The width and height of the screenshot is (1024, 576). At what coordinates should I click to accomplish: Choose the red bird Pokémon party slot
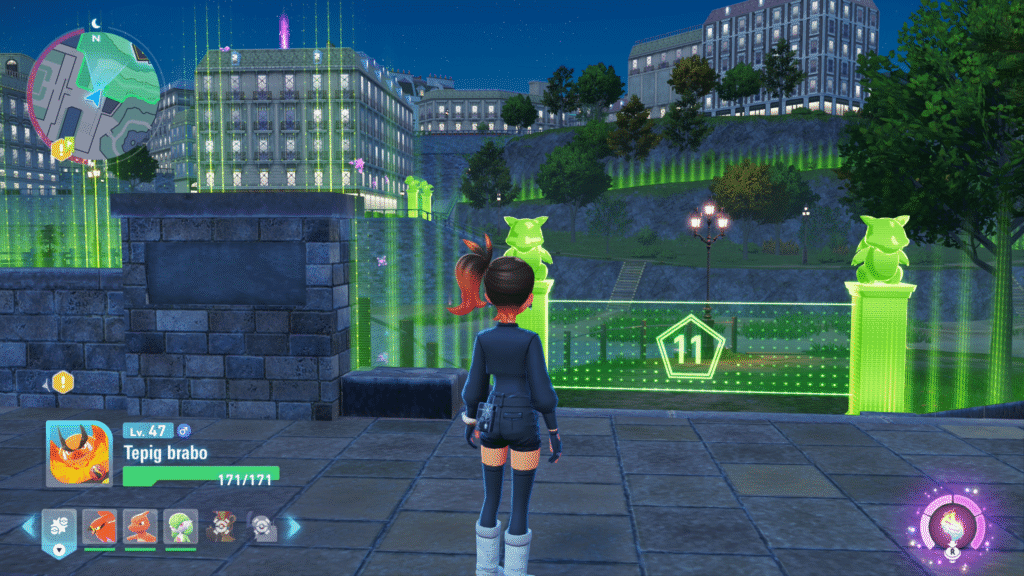point(99,526)
